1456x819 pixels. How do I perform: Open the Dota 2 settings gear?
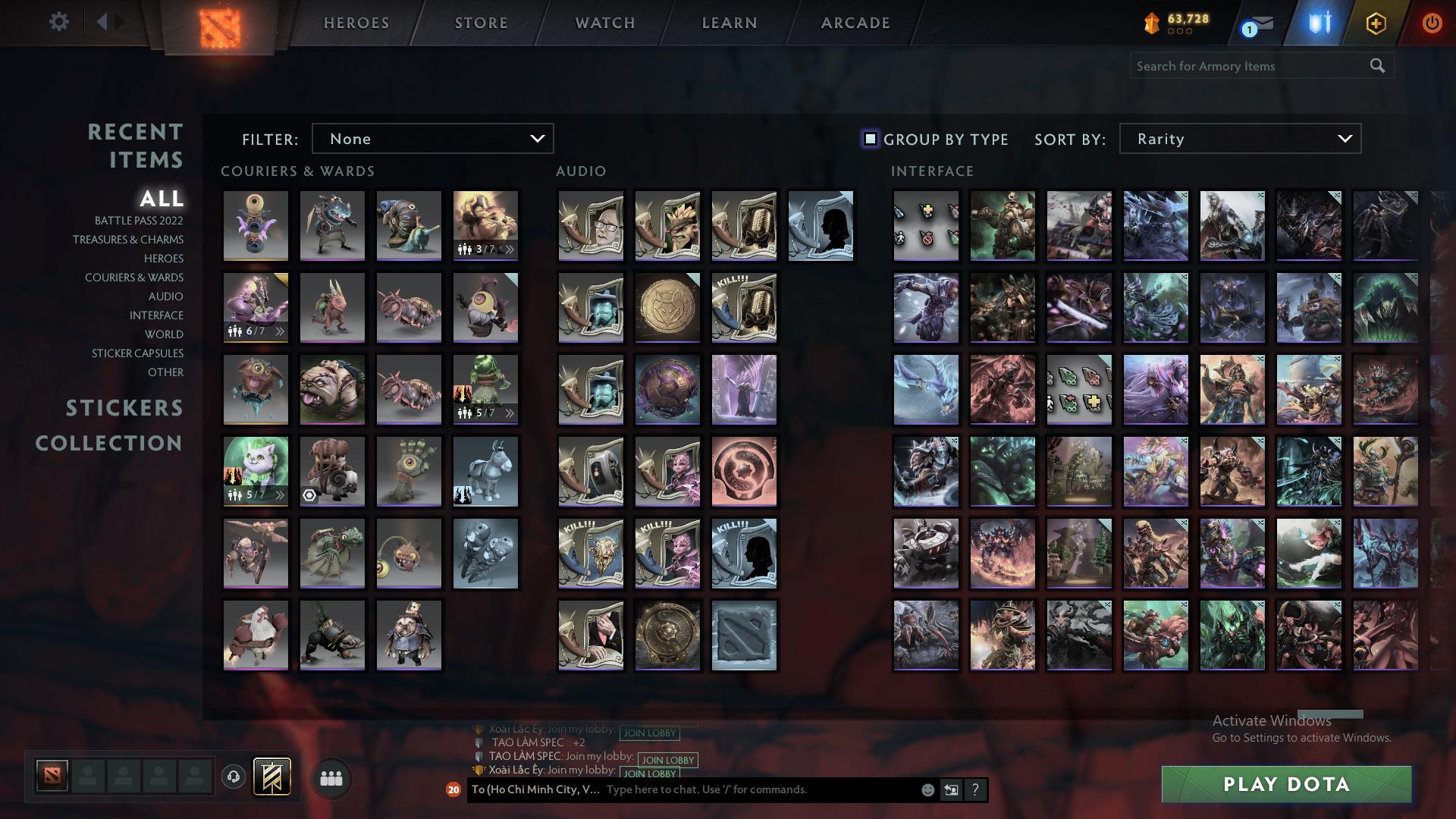(59, 22)
